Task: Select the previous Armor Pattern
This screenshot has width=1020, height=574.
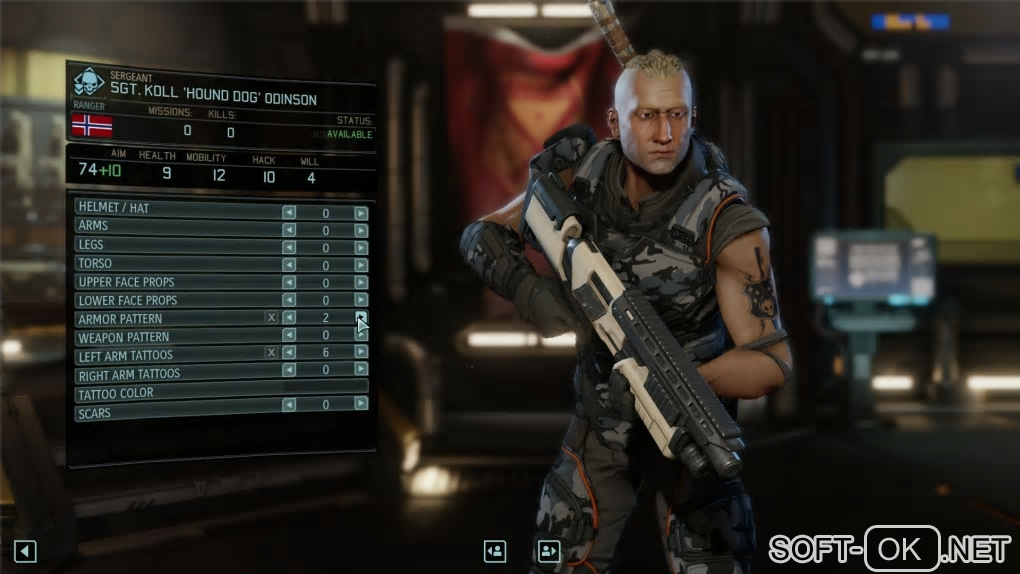Action: [x=289, y=318]
